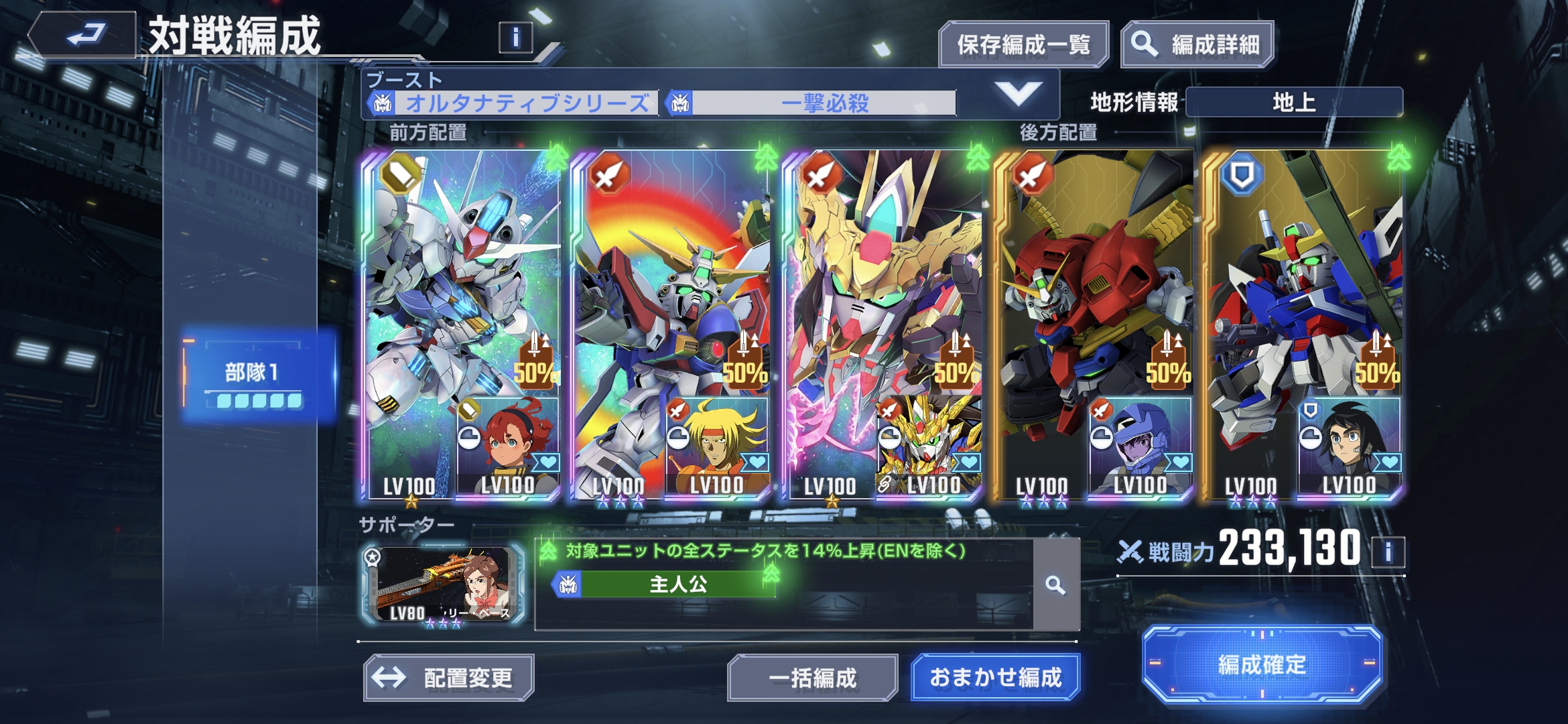Expand the boost dropdown arrow

(x=1018, y=95)
